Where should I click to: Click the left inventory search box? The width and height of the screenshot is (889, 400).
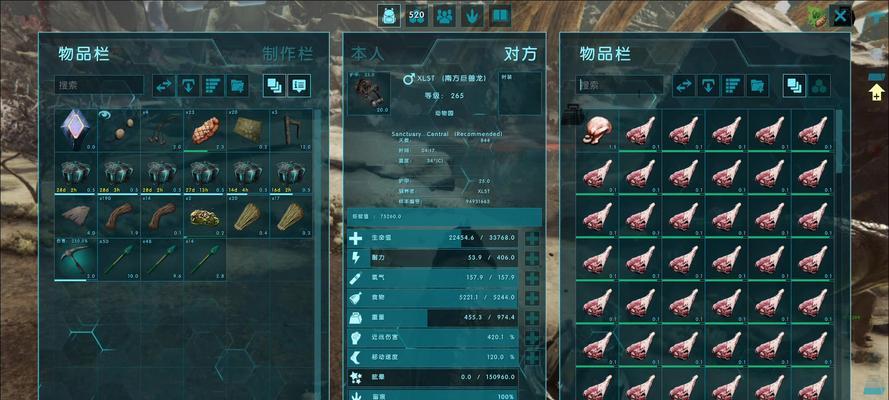tap(99, 86)
